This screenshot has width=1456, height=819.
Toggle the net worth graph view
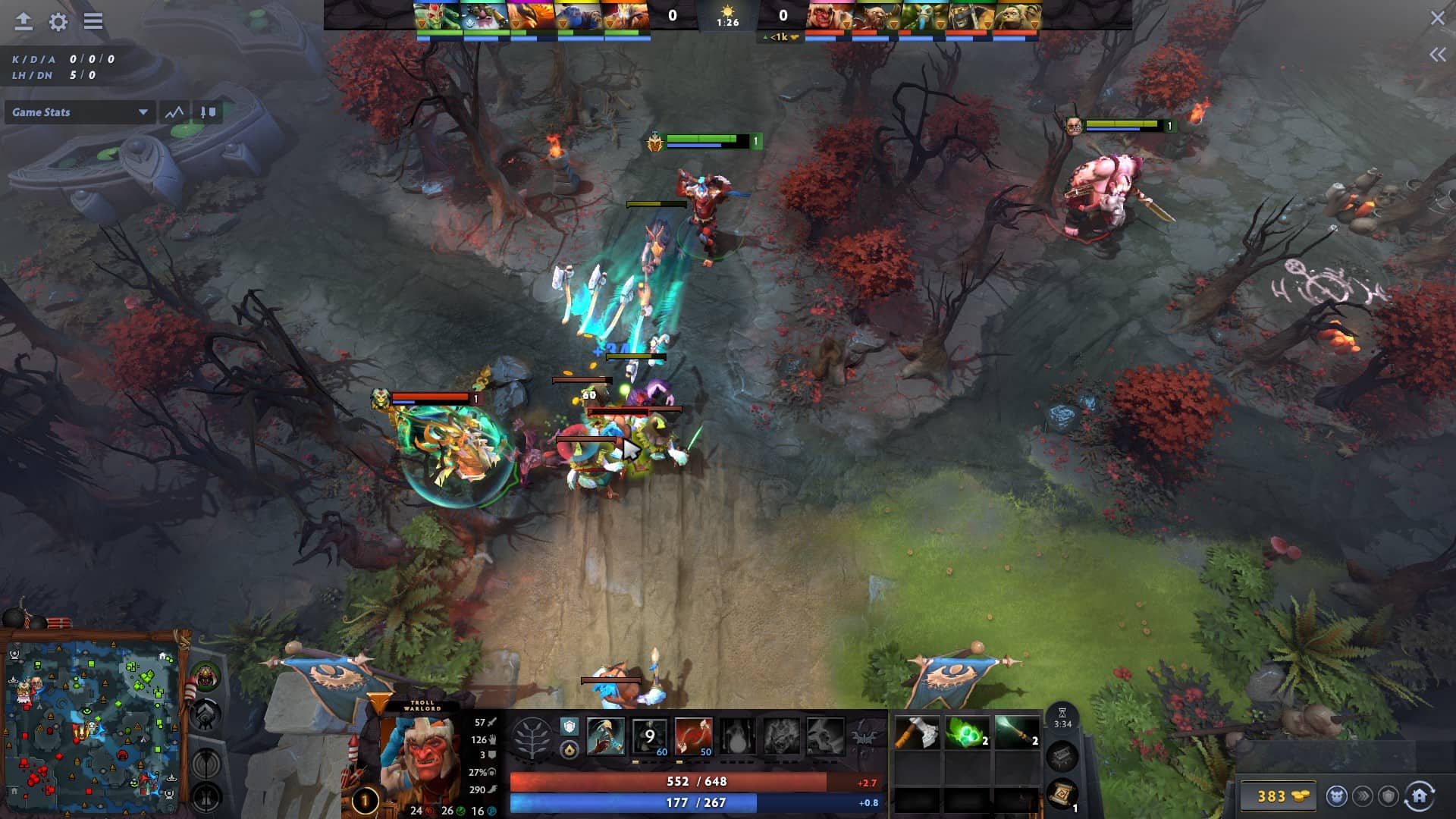click(174, 112)
